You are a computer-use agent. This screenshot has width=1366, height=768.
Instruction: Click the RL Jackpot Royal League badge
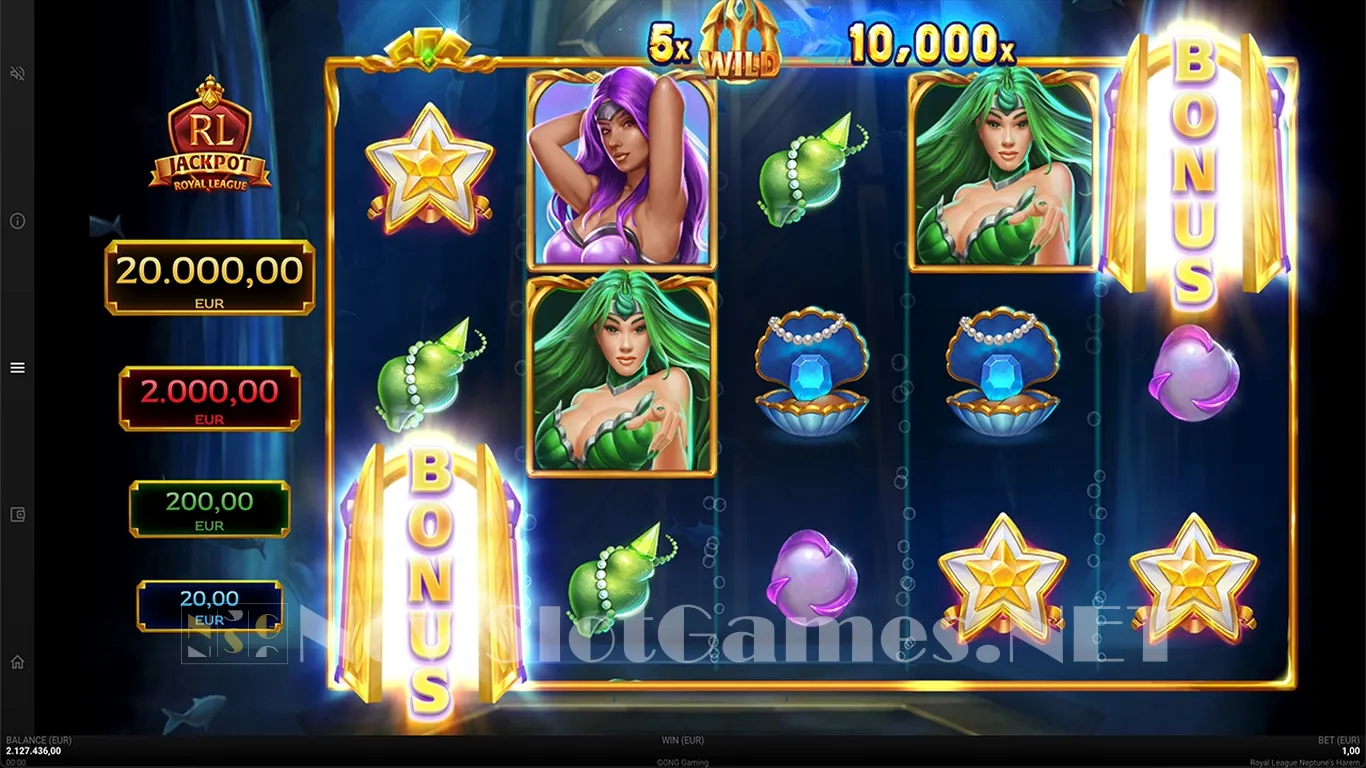click(209, 135)
